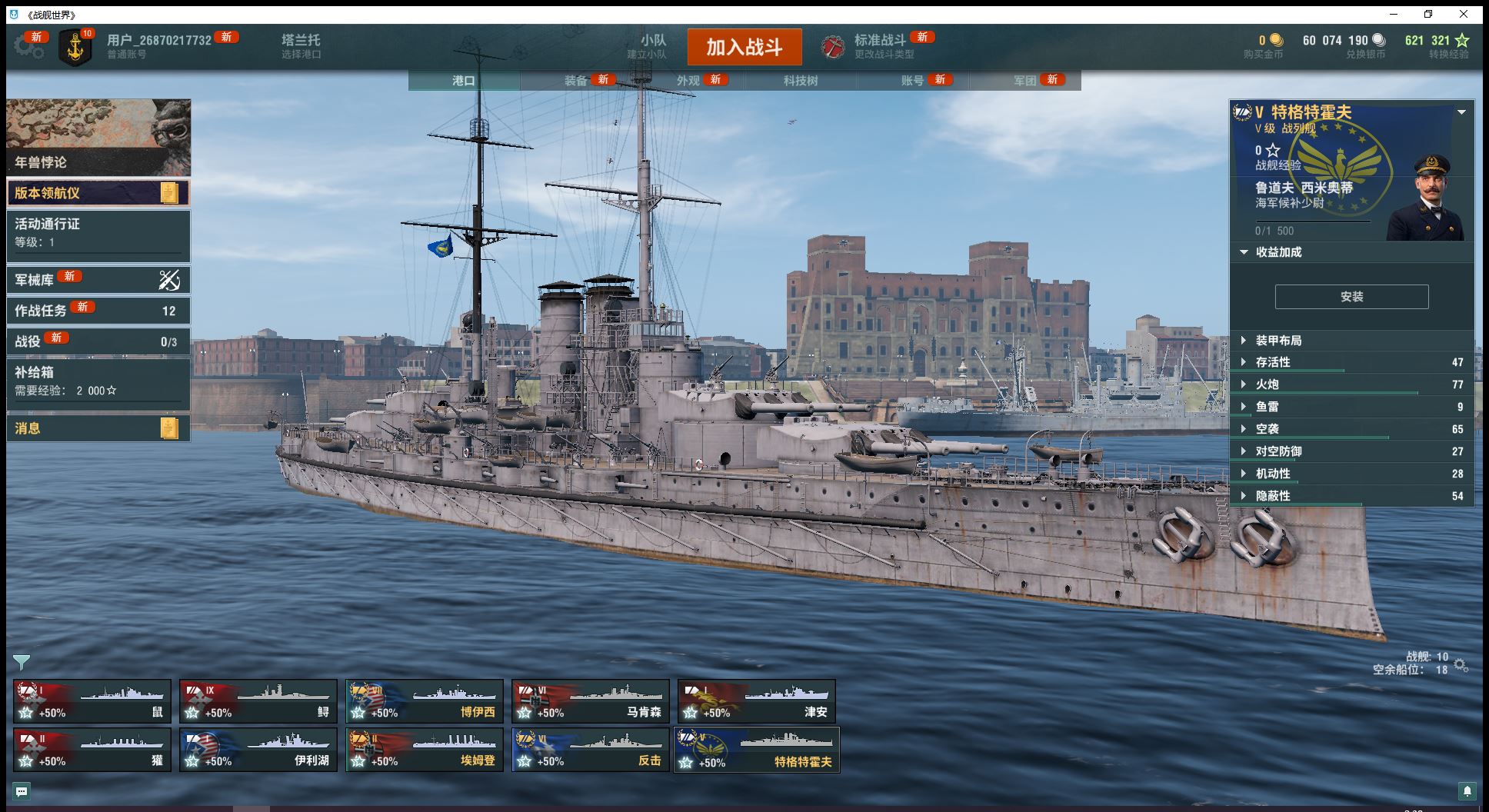This screenshot has width=1489, height=812.
Task: Click the 加入战斗 battle button
Action: tap(744, 47)
